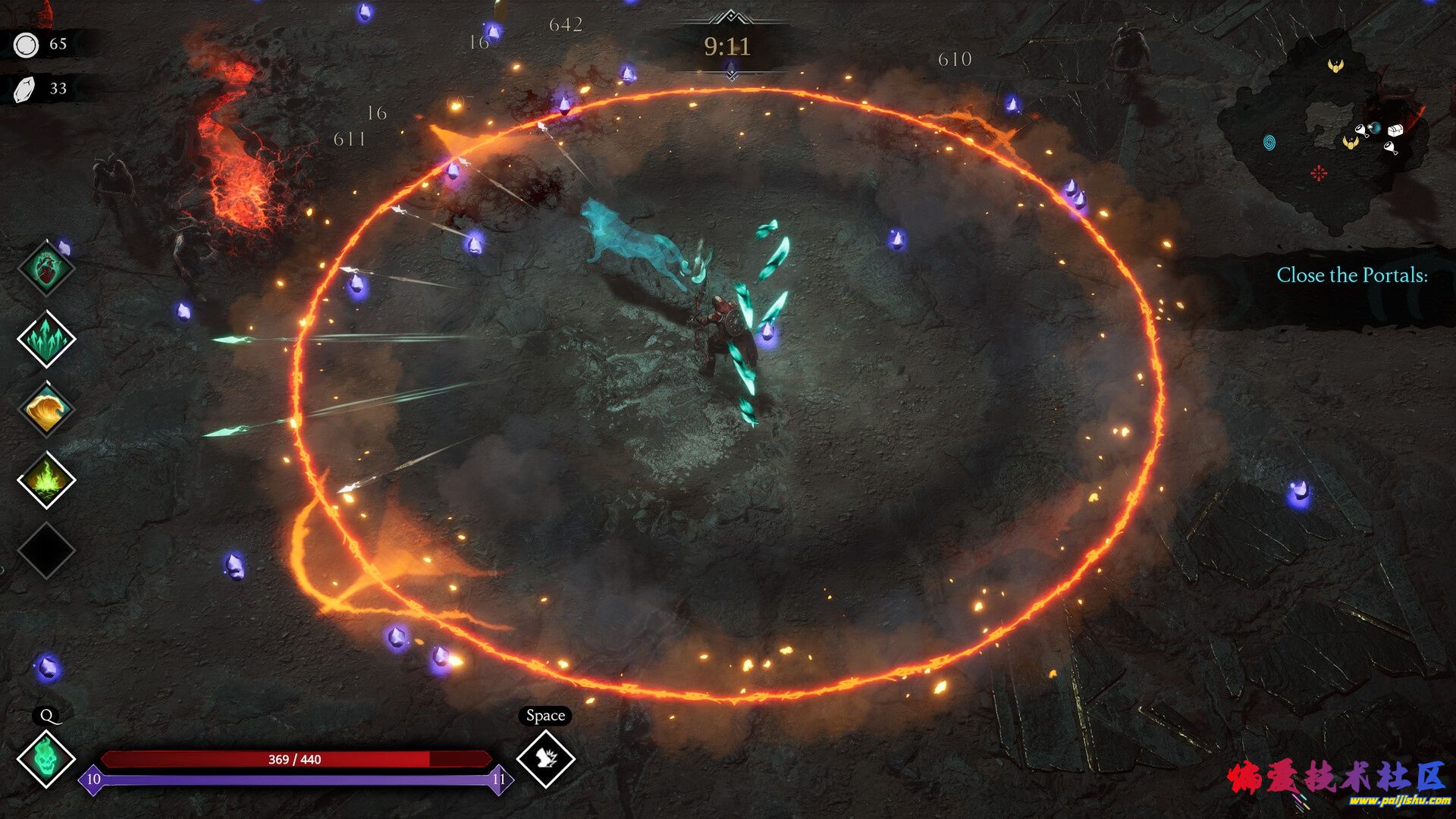Select the pierced heart ability icon
Screen dimensions: 1456x819
tap(46, 268)
